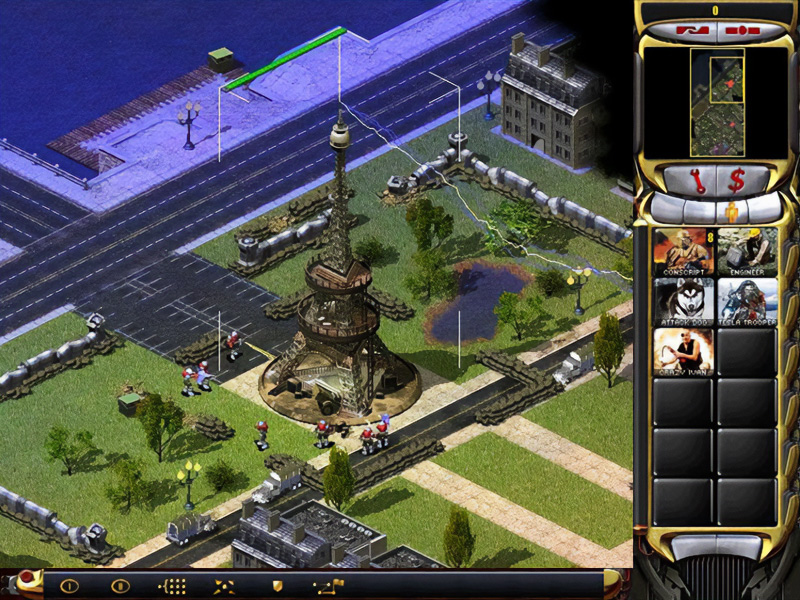Image resolution: width=800 pixels, height=600 pixels.
Task: Train a Conscript from the build queue
Action: [x=684, y=251]
